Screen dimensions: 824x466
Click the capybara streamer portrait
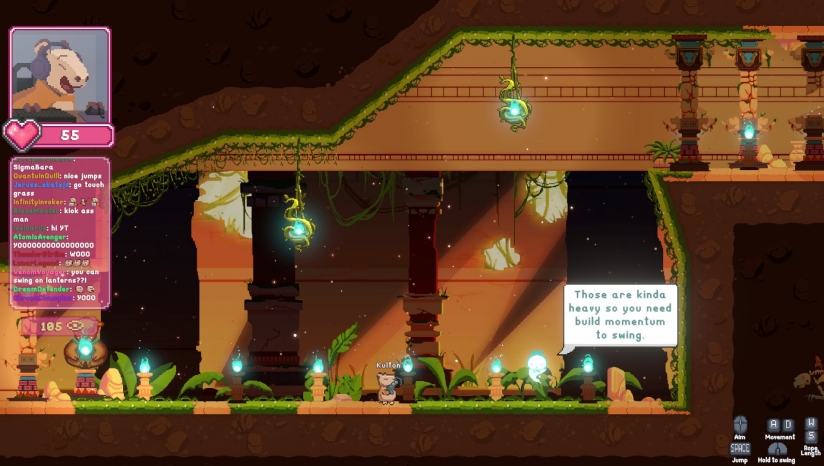[x=60, y=75]
